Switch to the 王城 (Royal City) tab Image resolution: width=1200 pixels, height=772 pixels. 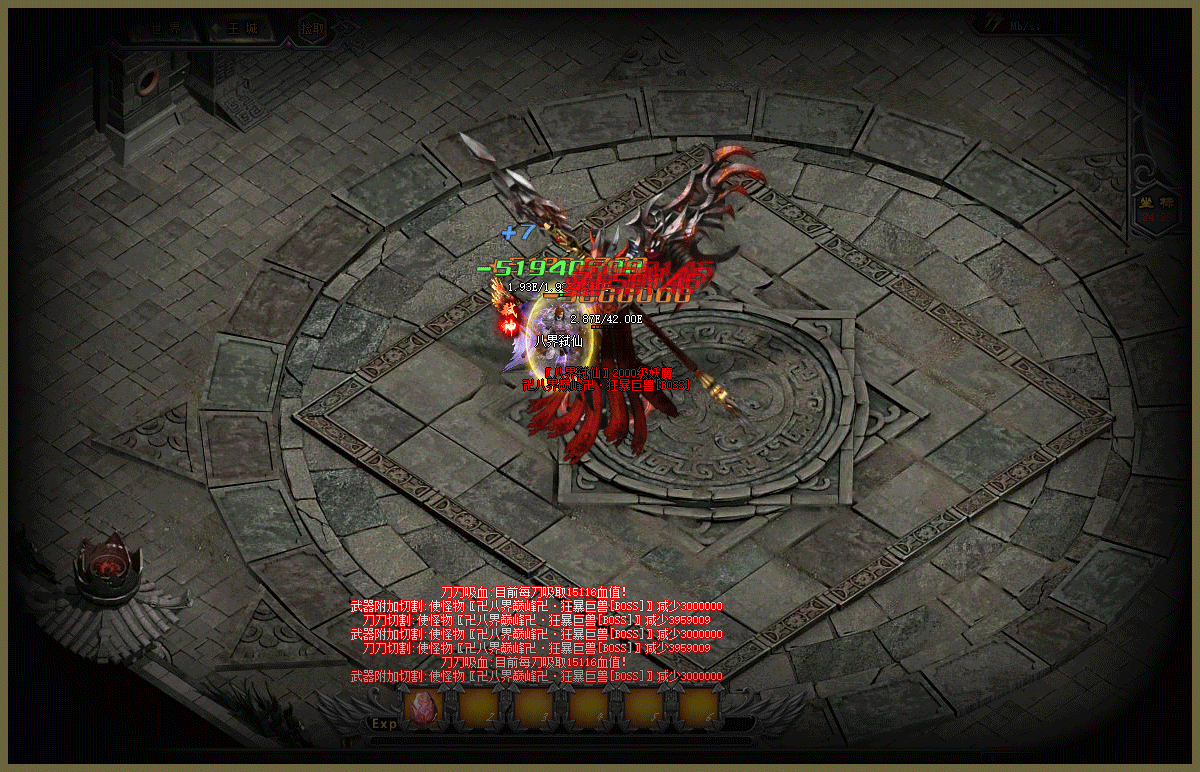coord(241,29)
